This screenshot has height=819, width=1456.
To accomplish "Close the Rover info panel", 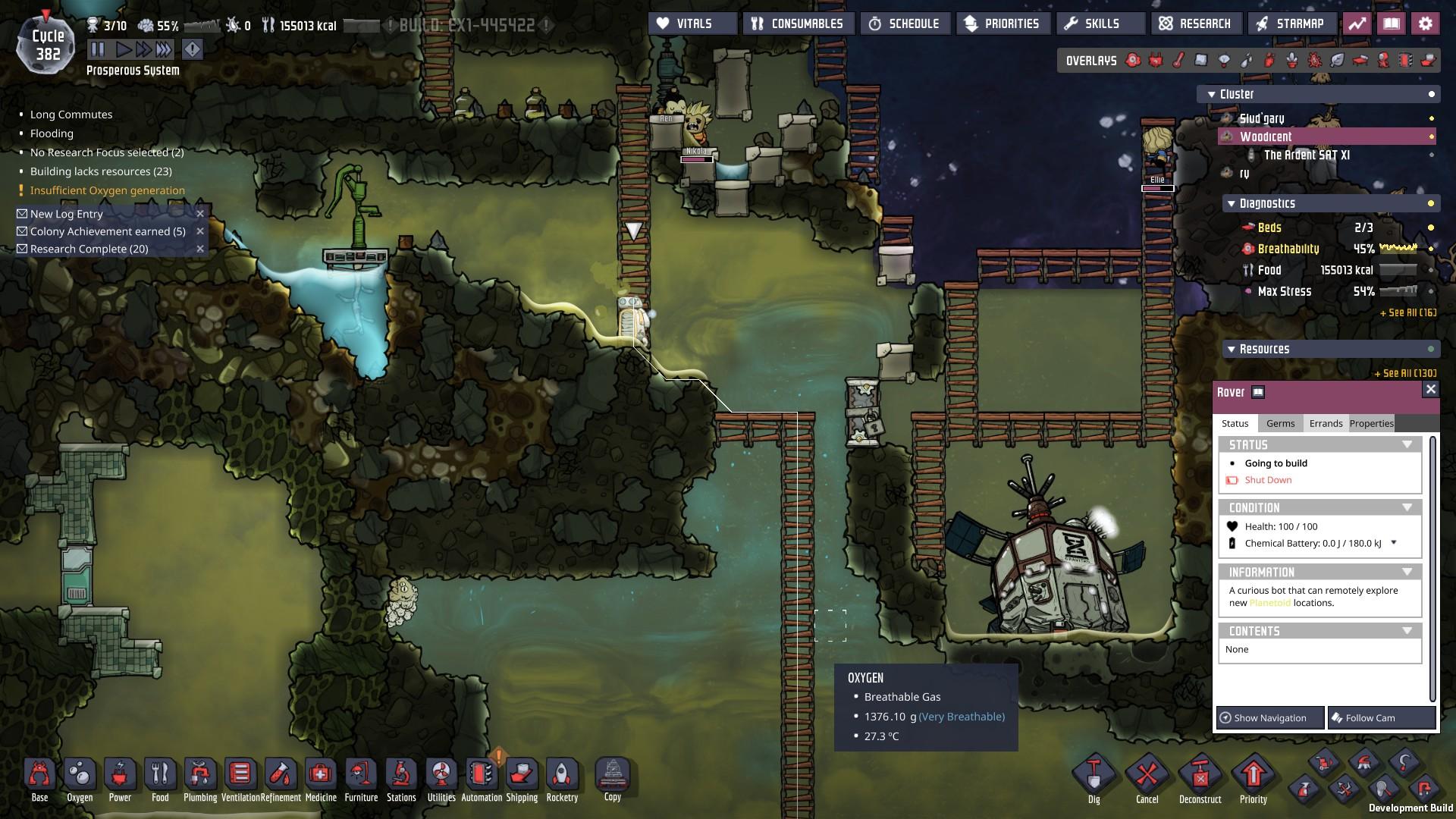I will (x=1430, y=390).
